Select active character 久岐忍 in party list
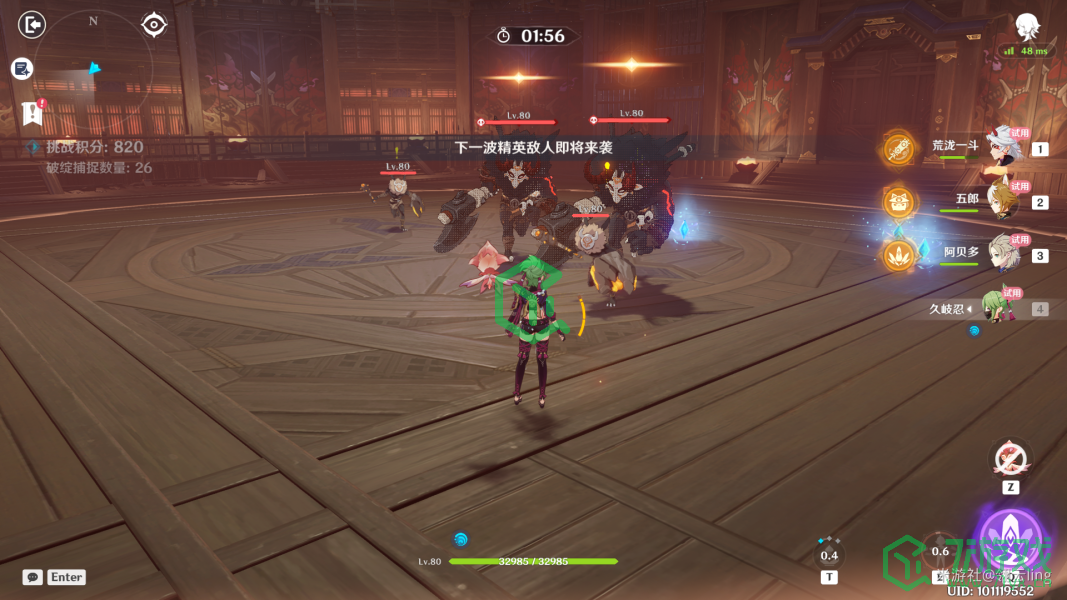 pos(993,308)
